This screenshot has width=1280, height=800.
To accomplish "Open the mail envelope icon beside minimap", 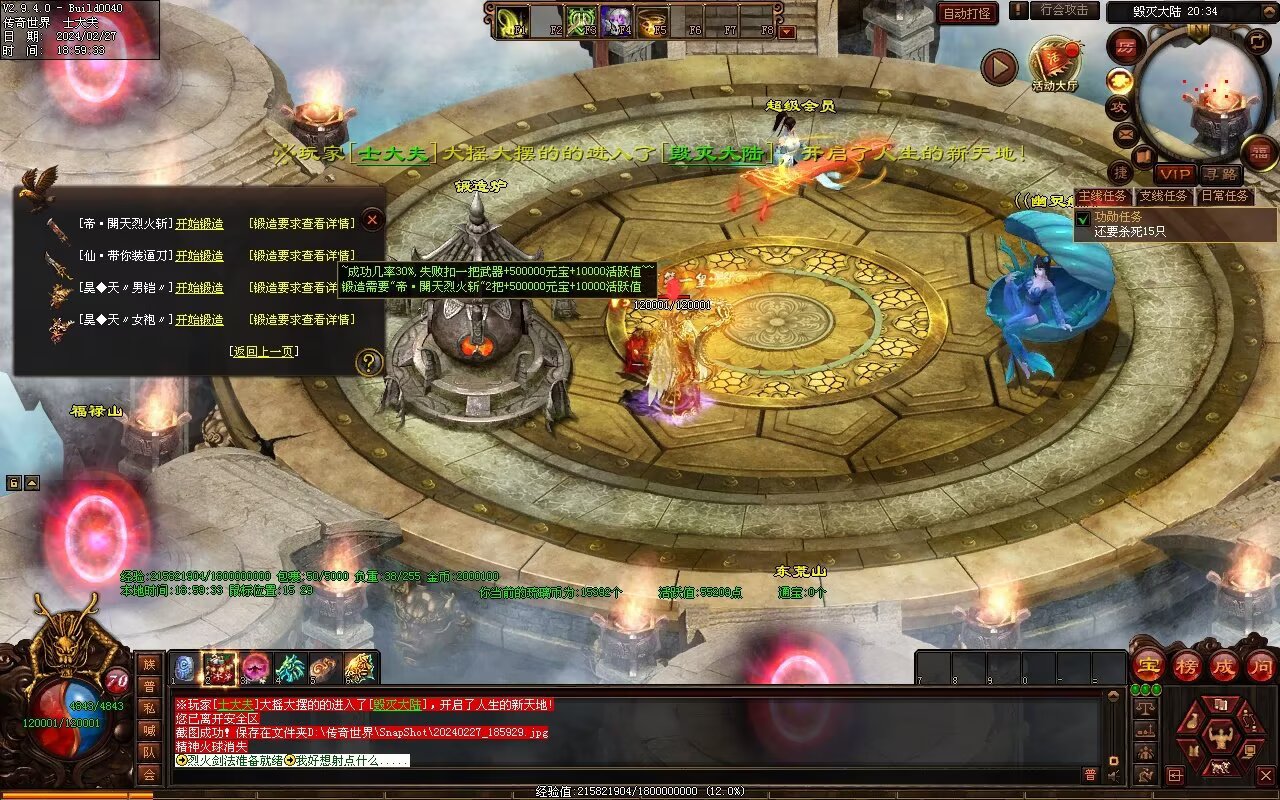I will point(1126,133).
